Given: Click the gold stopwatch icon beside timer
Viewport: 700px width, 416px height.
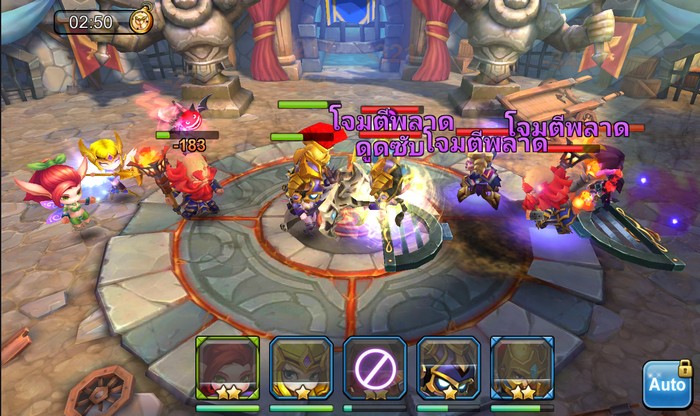Looking at the screenshot, I should coord(139,22).
